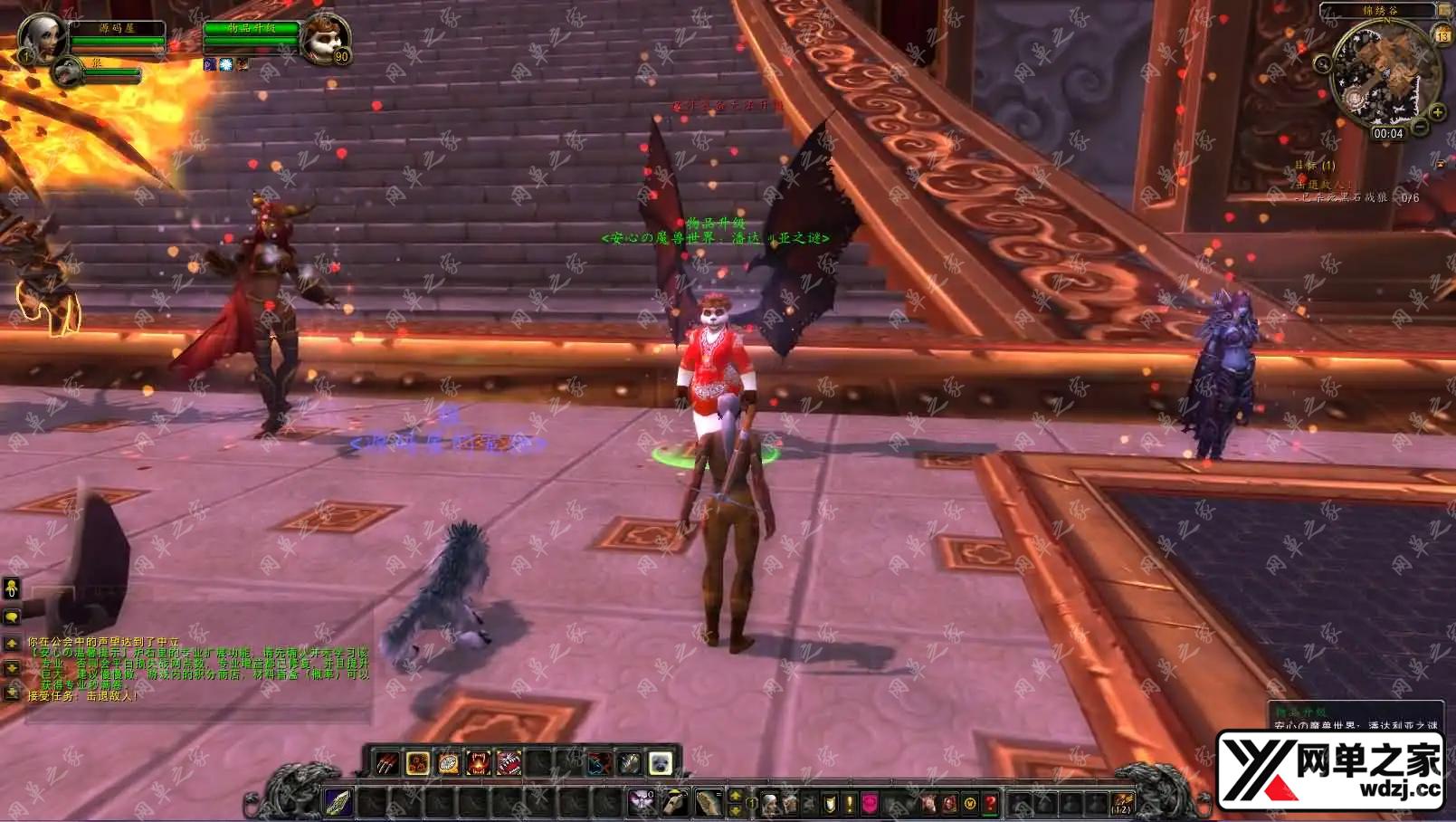Open the backpack bag slot
This screenshot has height=822, width=1456.
click(1122, 803)
